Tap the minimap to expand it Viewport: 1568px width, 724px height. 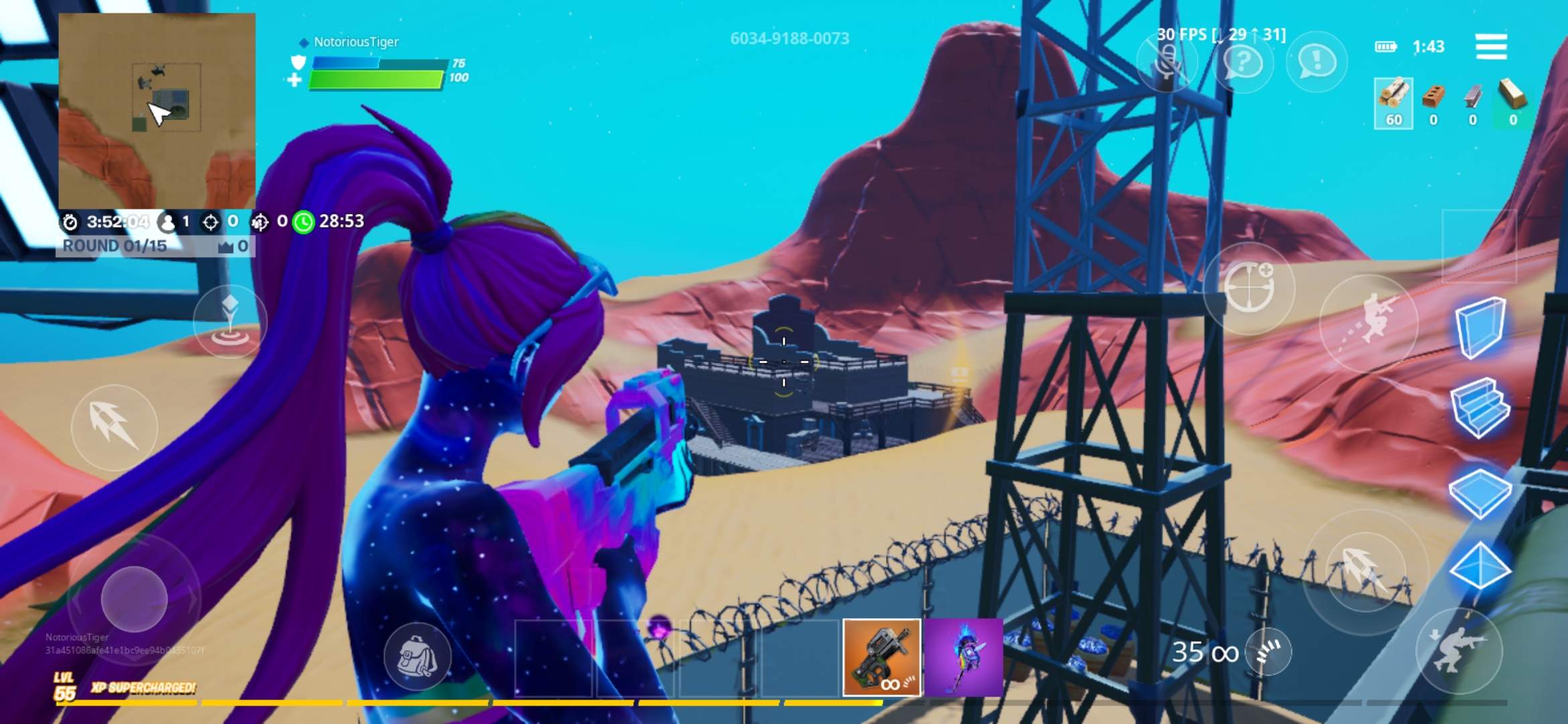[x=157, y=111]
